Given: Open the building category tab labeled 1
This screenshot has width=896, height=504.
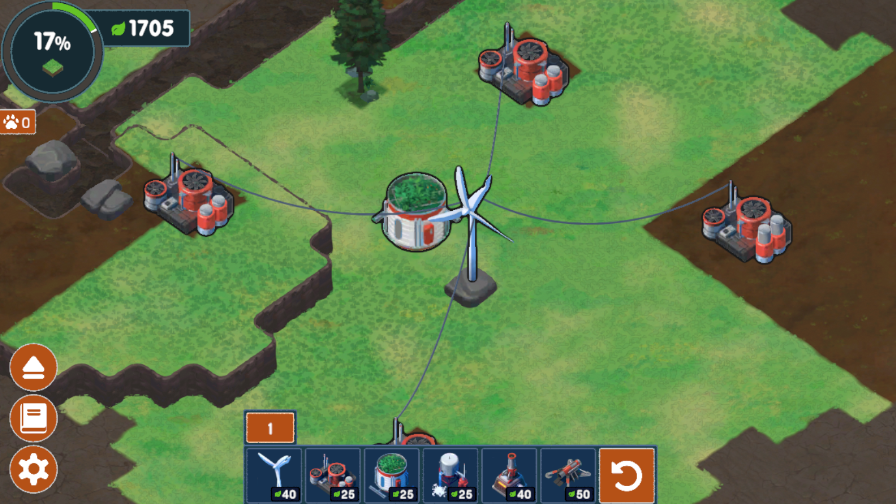Looking at the screenshot, I should click(270, 428).
